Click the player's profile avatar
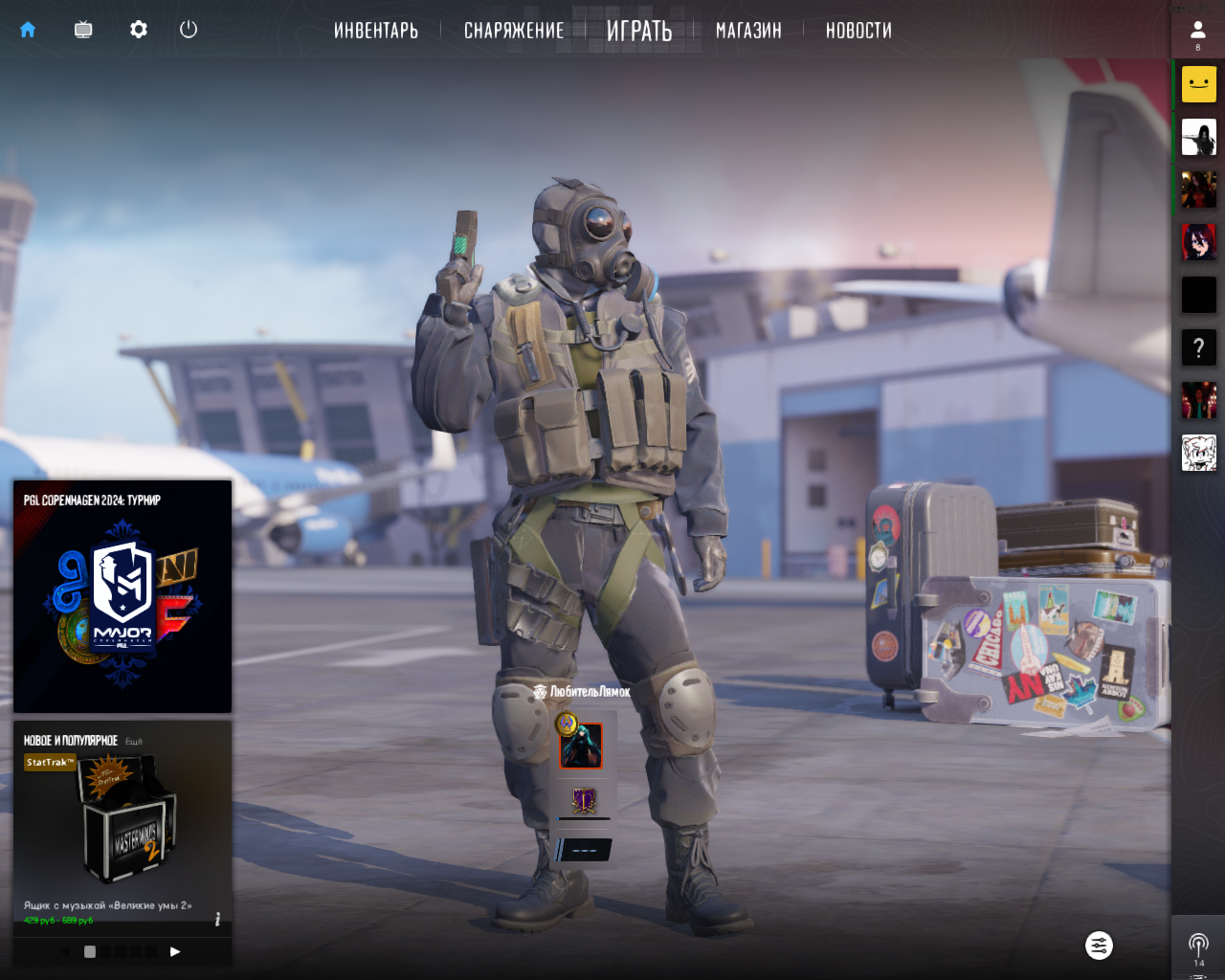 (581, 746)
